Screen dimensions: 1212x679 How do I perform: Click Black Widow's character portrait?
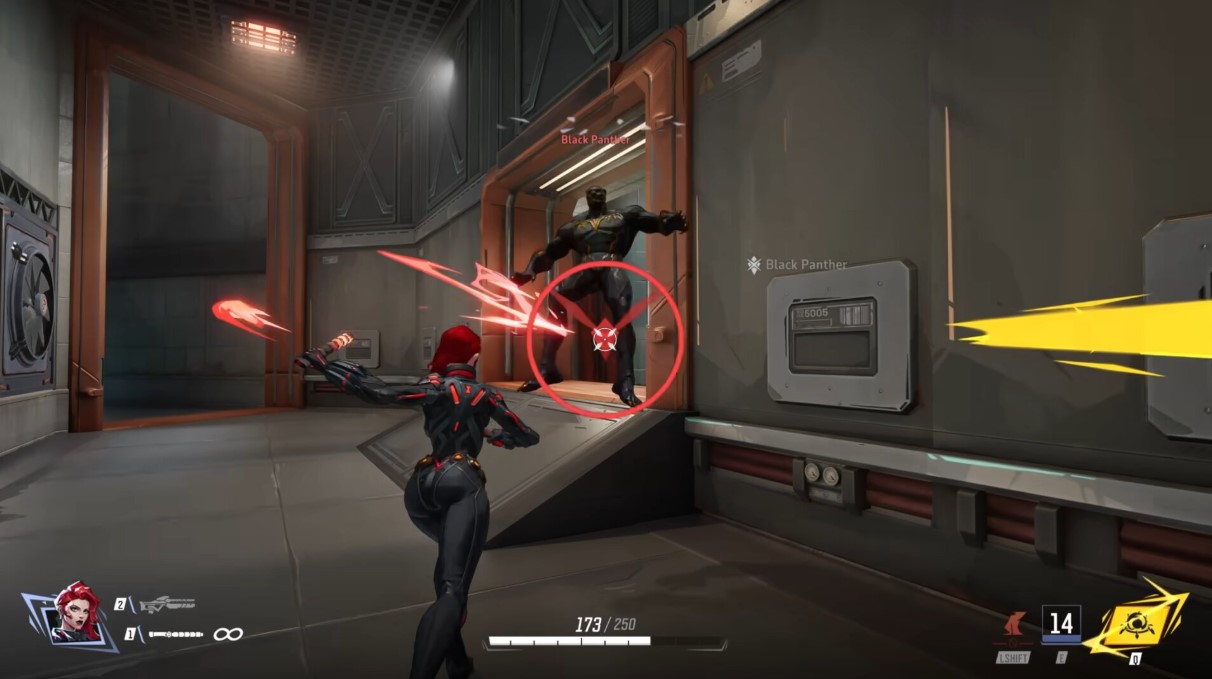click(76, 613)
